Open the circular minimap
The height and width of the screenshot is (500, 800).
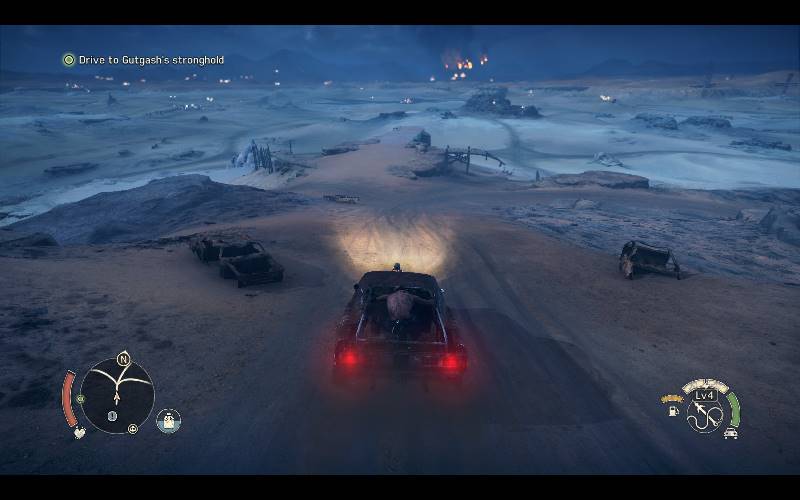(118, 395)
